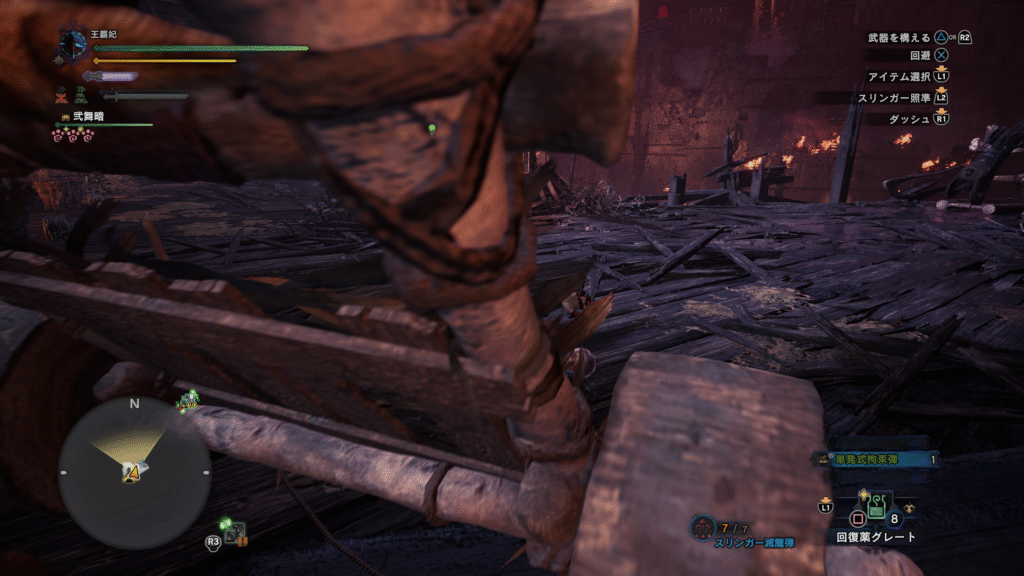Click the 弐舞暗 Palico companion name
The height and width of the screenshot is (576, 1024).
[87, 117]
